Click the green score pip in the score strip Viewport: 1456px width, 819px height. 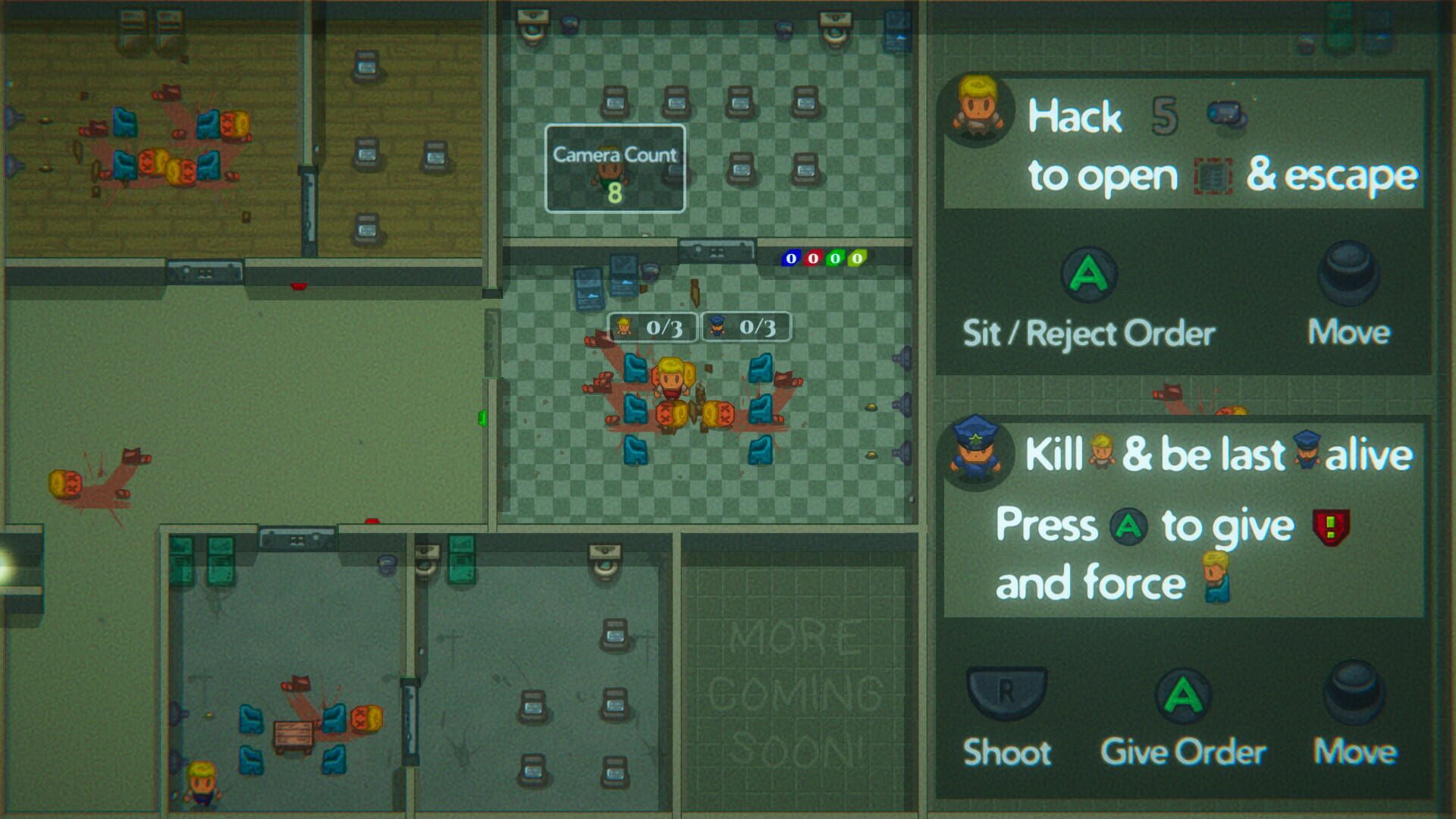tap(835, 258)
